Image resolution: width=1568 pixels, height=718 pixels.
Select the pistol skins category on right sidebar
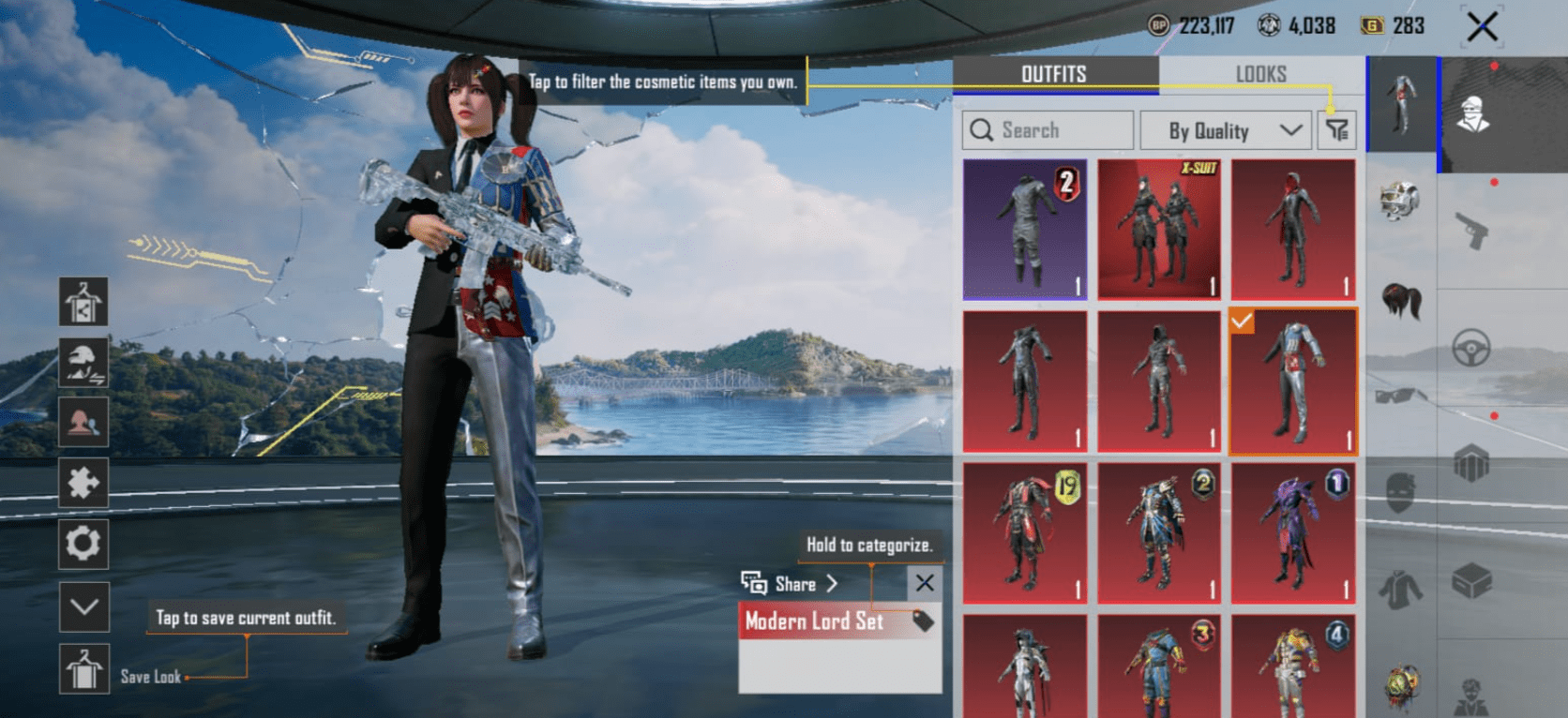1473,230
